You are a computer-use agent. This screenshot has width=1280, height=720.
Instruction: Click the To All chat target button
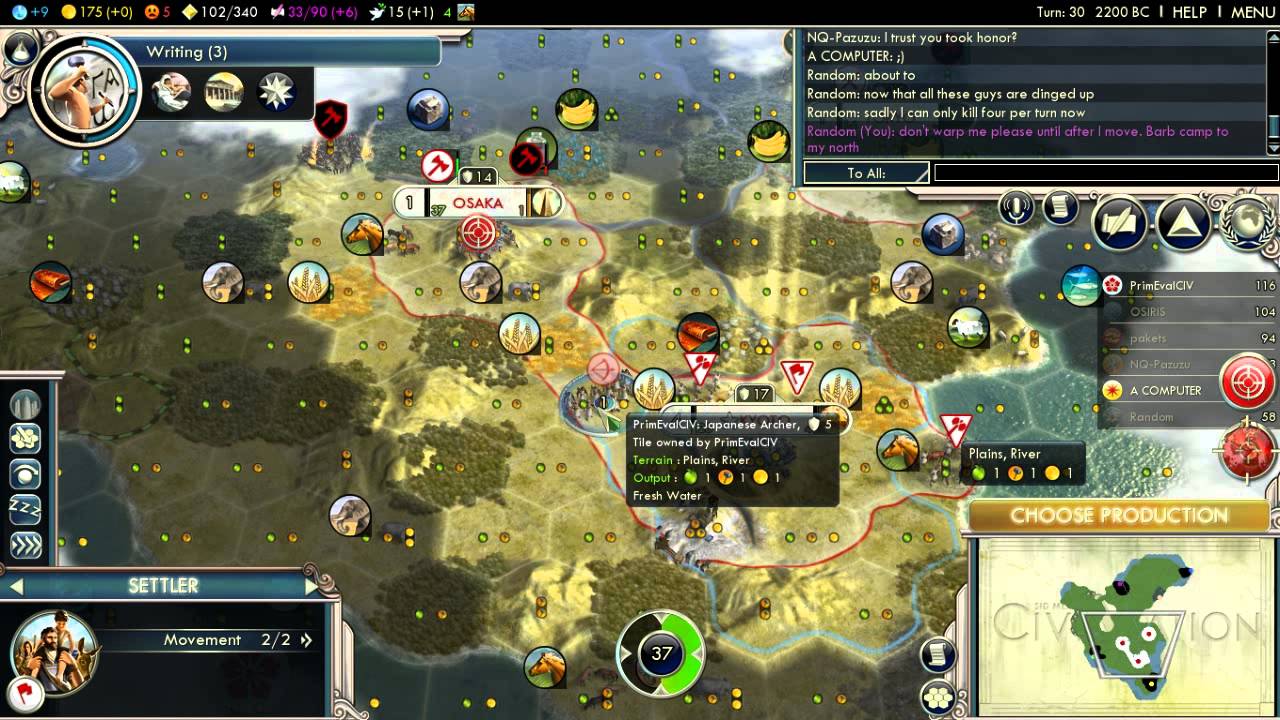tap(866, 173)
